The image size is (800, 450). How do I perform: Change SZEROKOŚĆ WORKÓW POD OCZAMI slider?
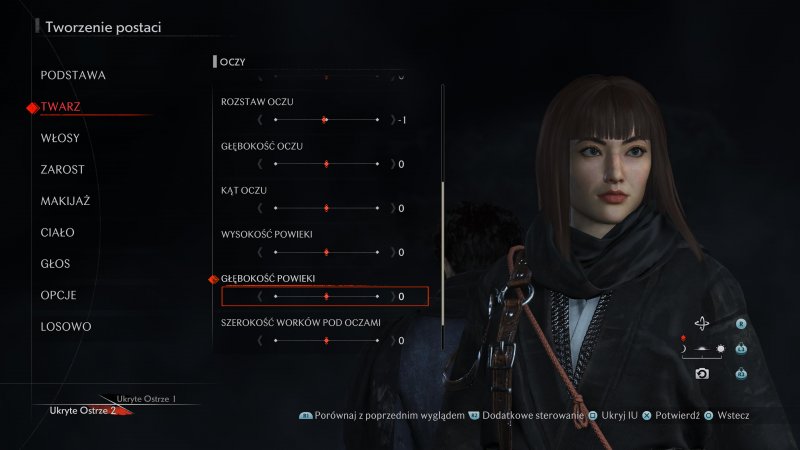[x=326, y=340]
